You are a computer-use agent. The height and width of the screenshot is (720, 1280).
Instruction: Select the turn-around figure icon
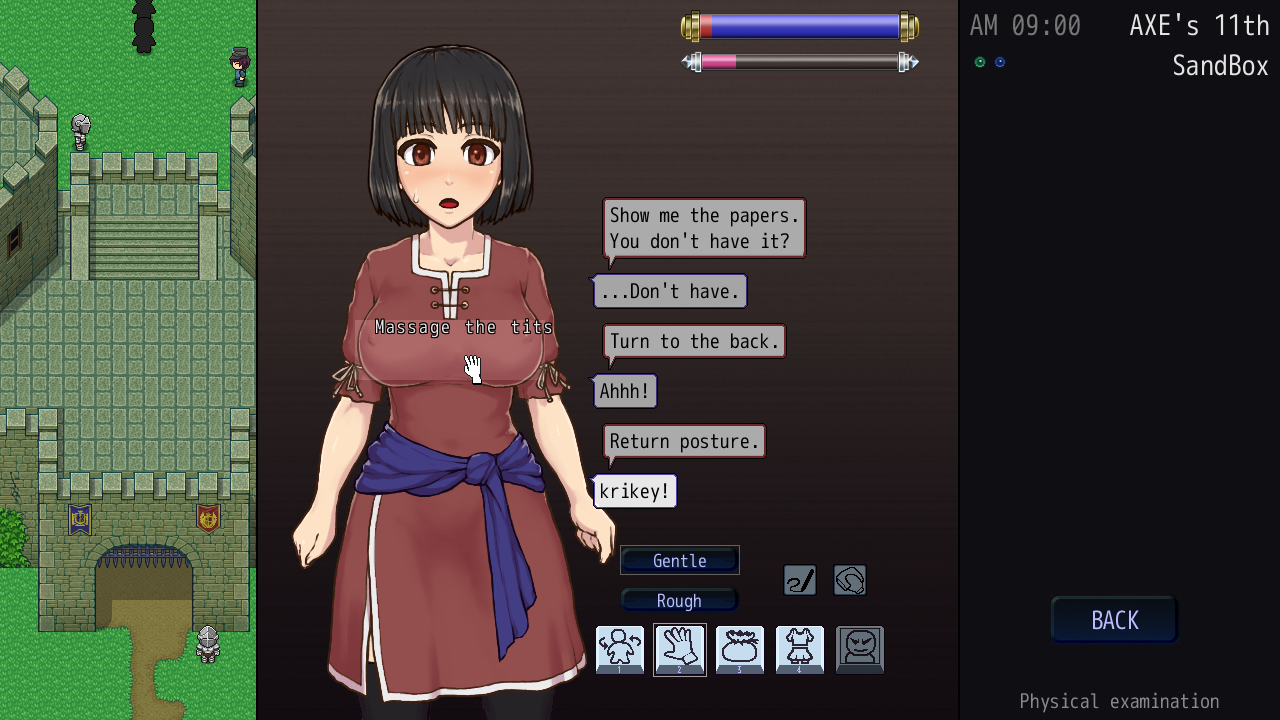point(620,650)
